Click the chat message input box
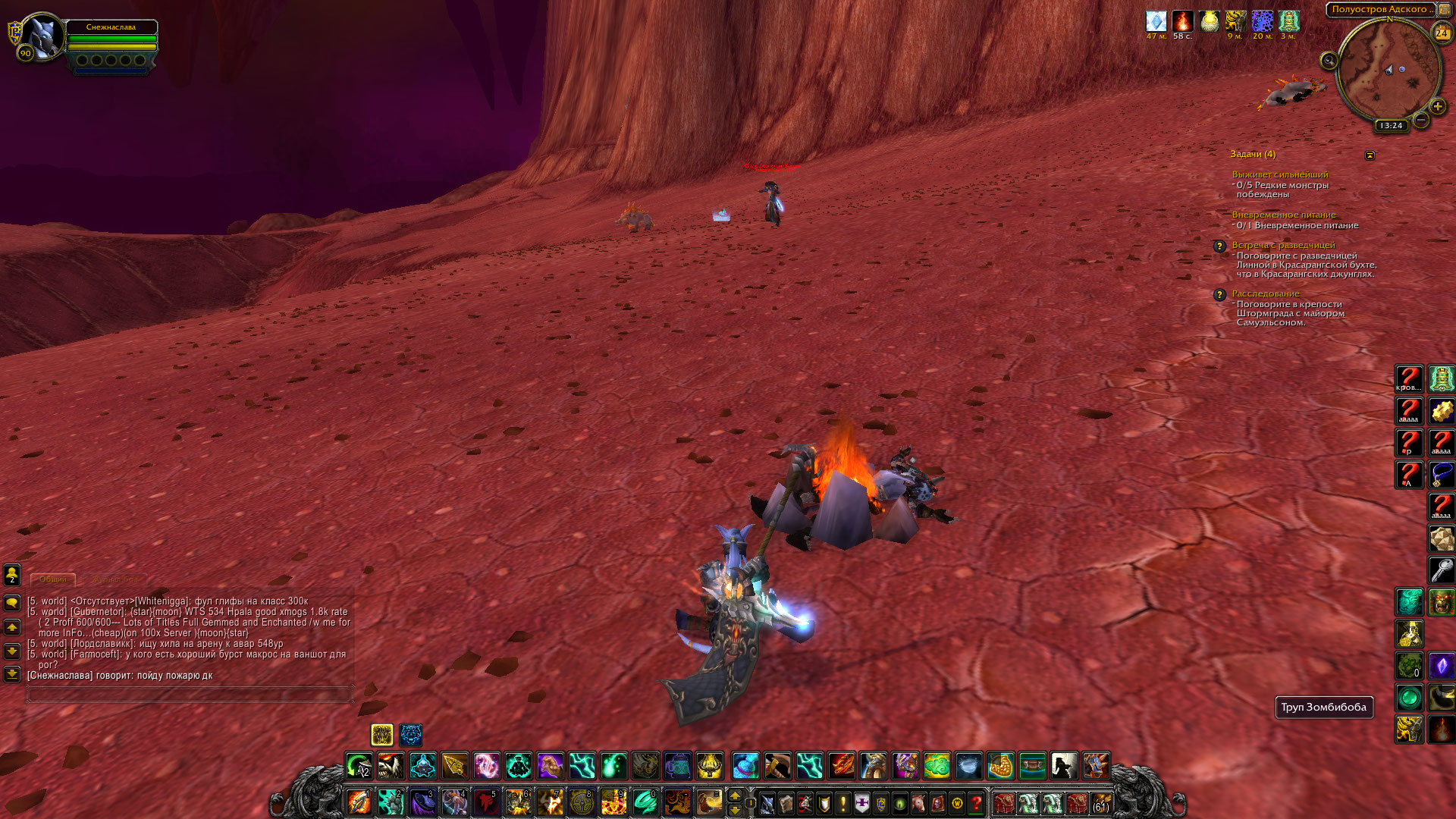 point(190,694)
